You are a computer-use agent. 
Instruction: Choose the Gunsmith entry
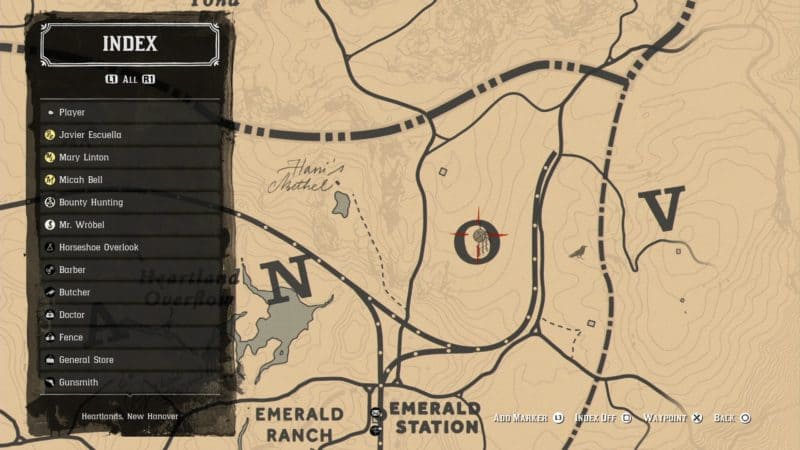coord(130,382)
